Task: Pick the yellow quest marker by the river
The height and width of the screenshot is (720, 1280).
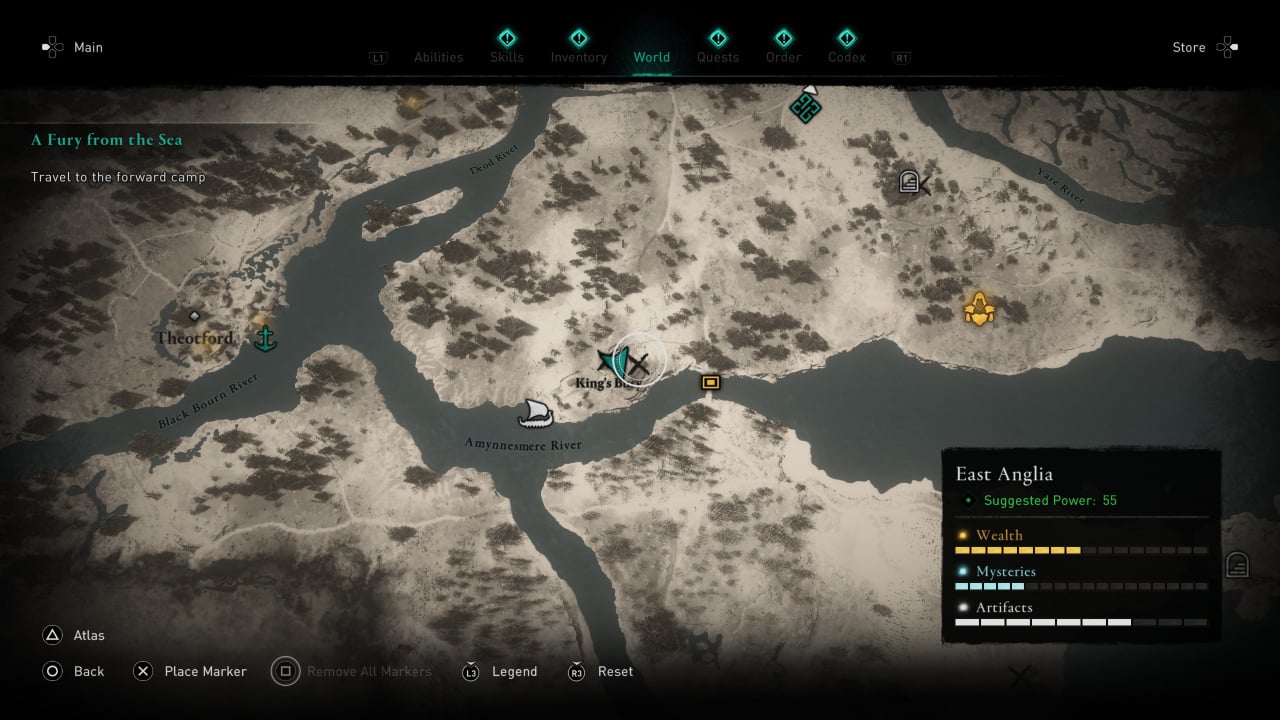Action: click(710, 382)
